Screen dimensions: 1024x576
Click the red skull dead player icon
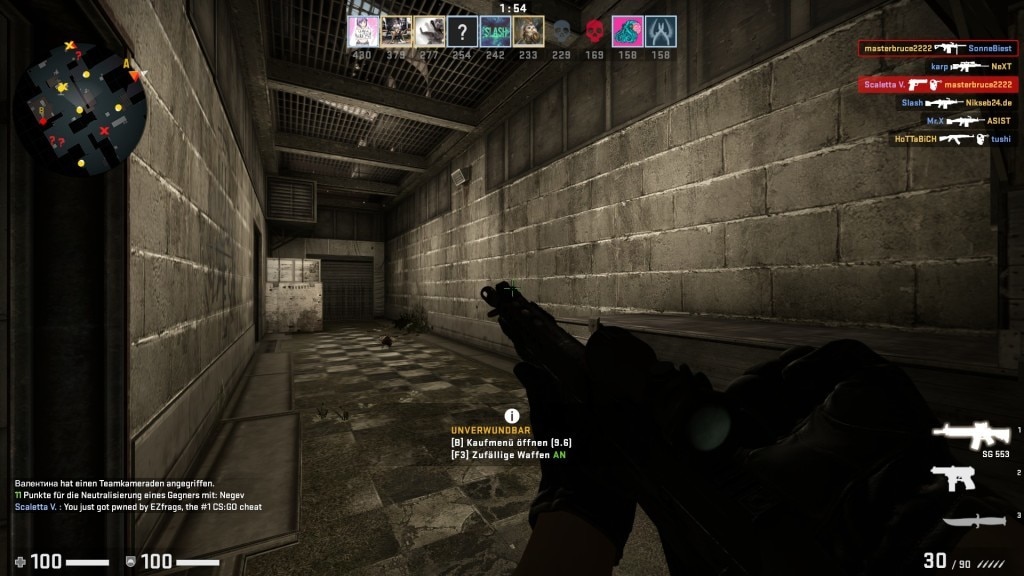(x=595, y=31)
